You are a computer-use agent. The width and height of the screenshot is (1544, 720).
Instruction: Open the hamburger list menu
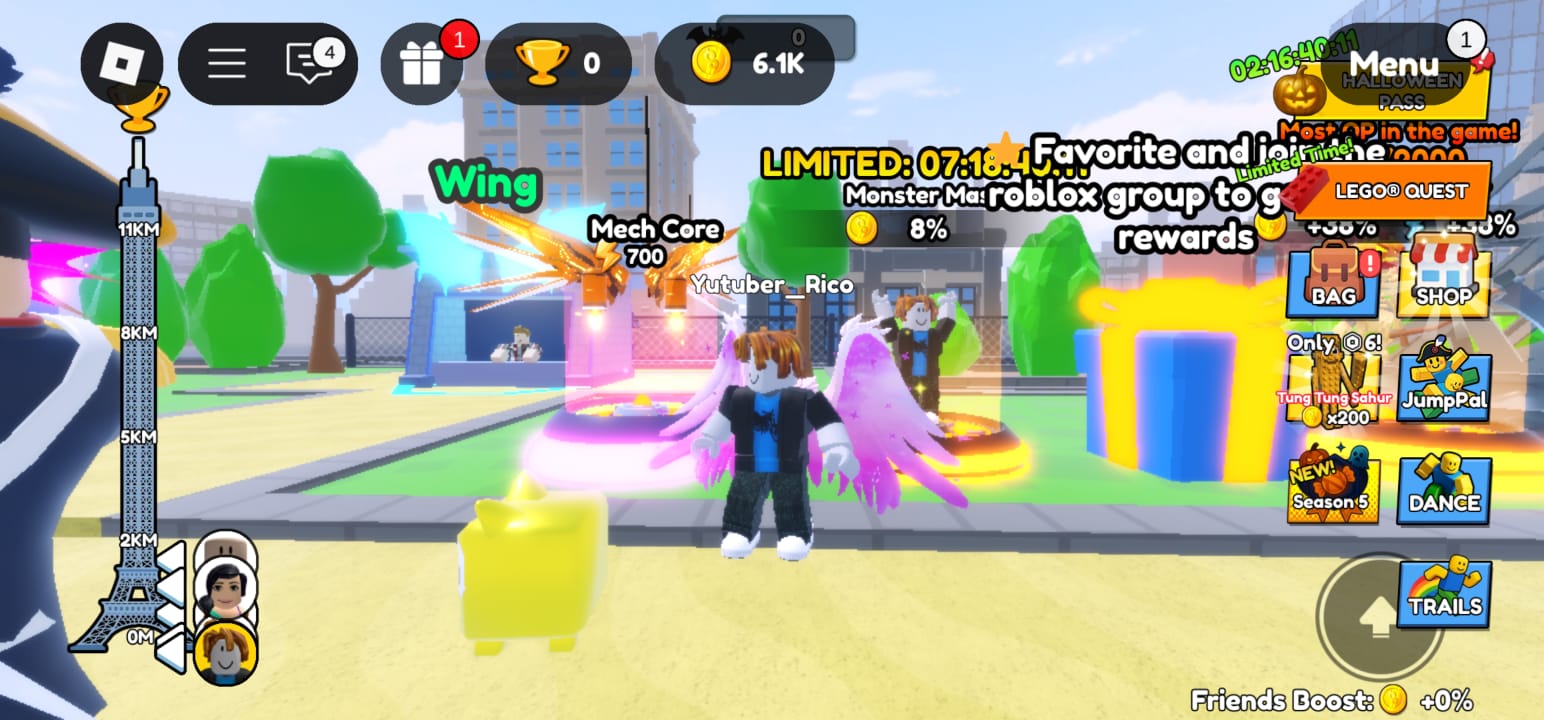click(x=227, y=64)
